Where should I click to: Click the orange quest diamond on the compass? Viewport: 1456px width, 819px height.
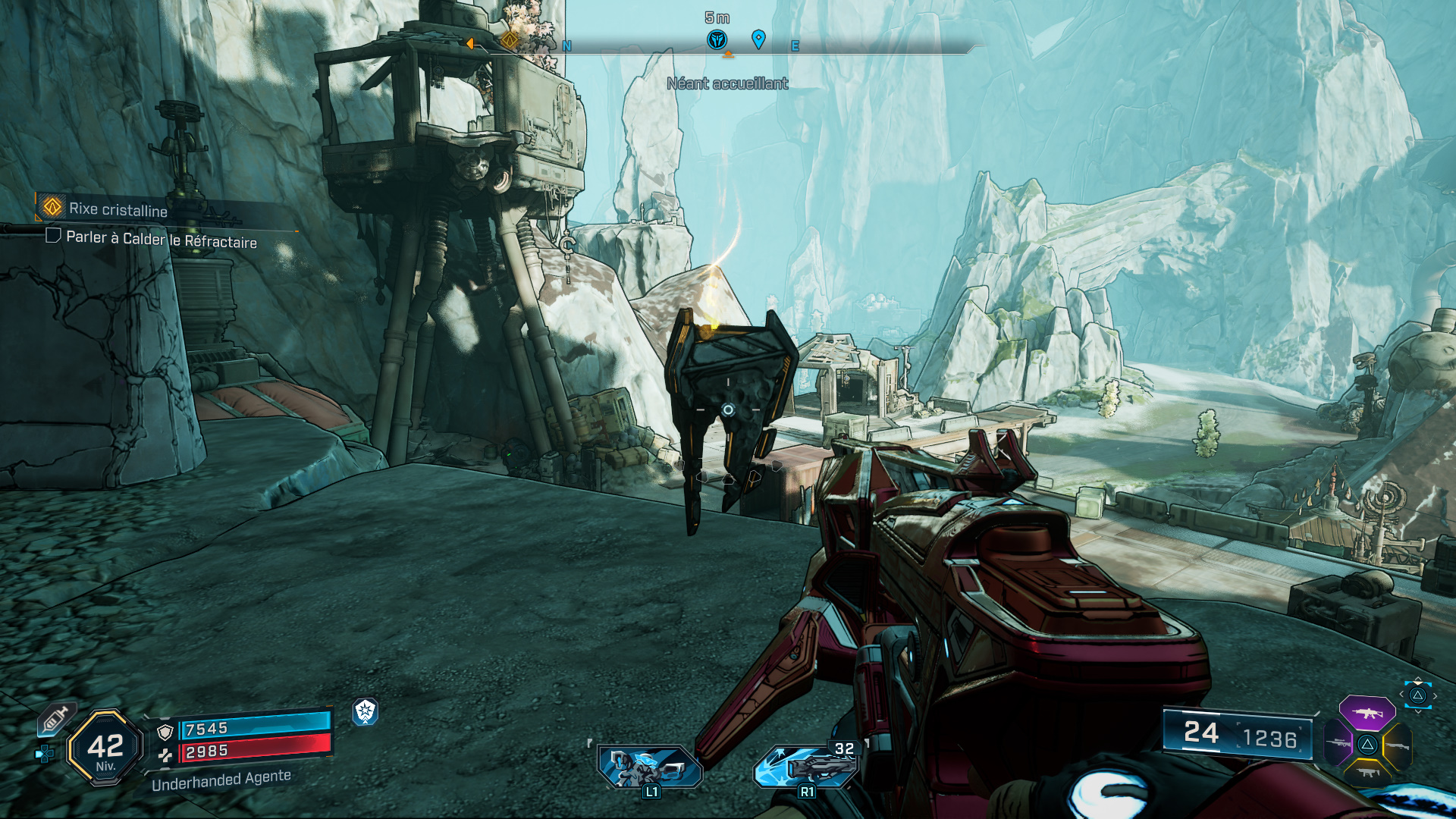(510, 39)
